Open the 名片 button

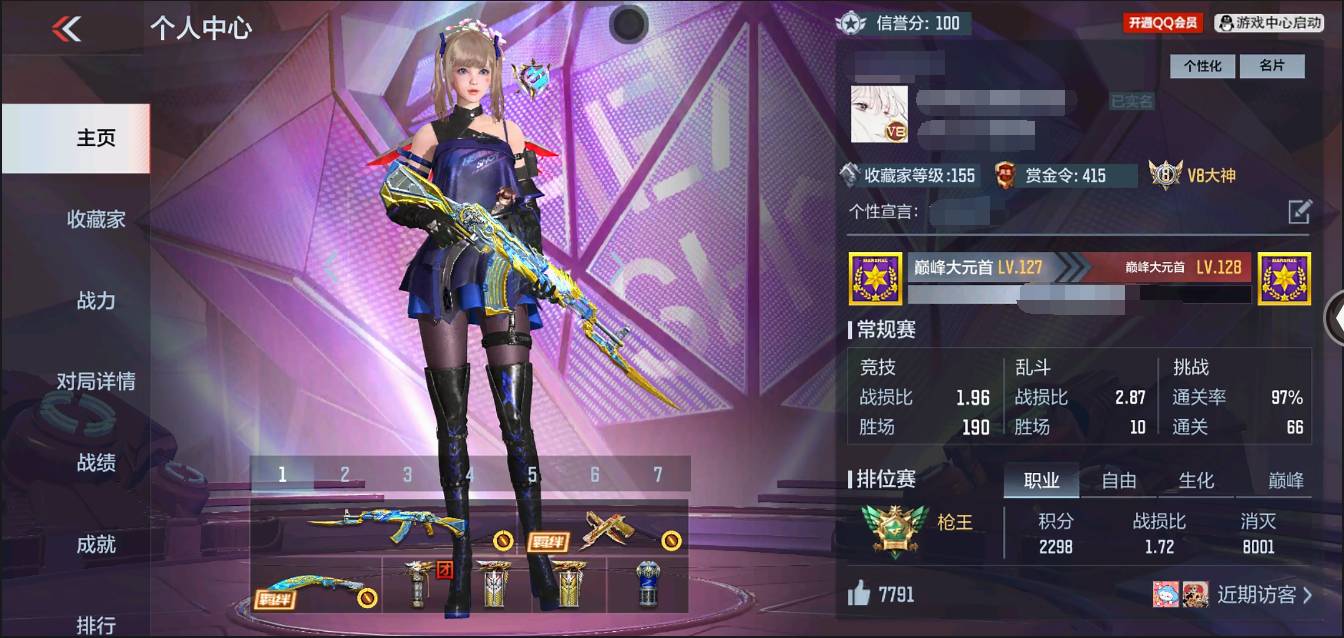coord(1272,66)
